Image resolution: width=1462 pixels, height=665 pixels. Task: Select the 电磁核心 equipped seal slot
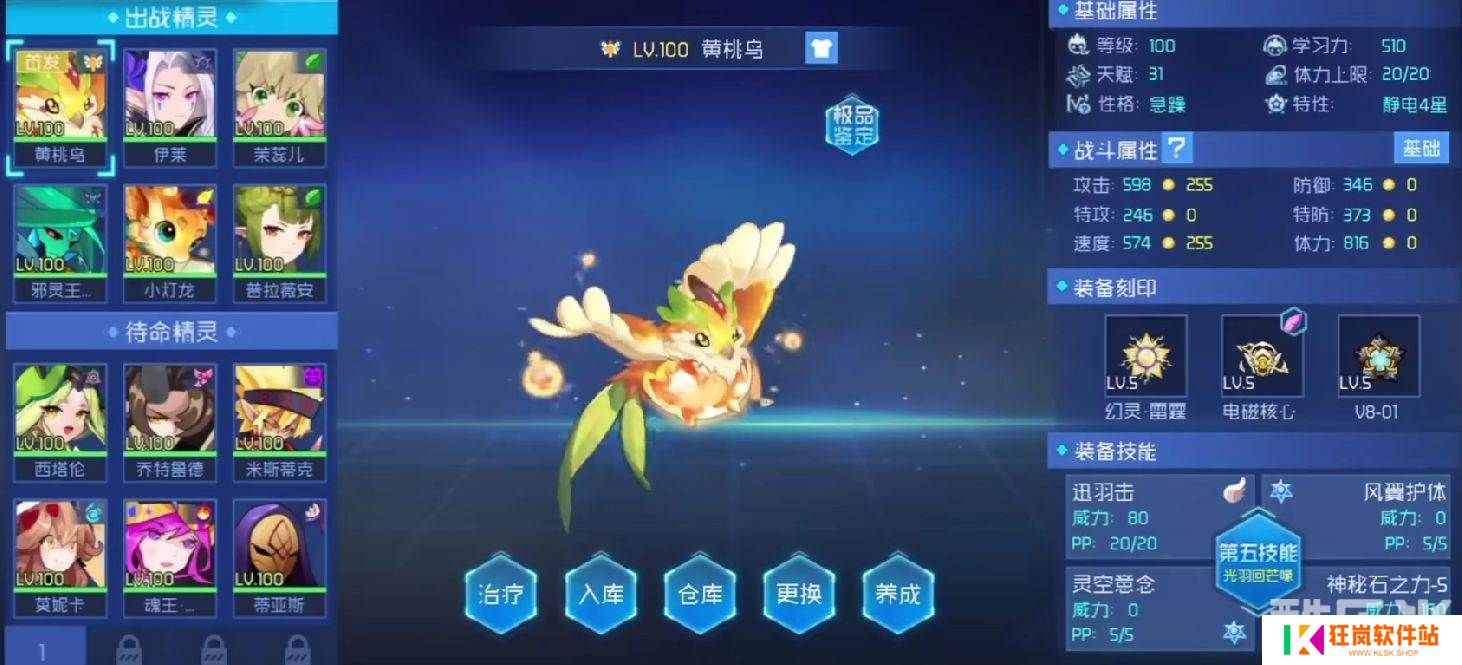[x=1262, y=357]
